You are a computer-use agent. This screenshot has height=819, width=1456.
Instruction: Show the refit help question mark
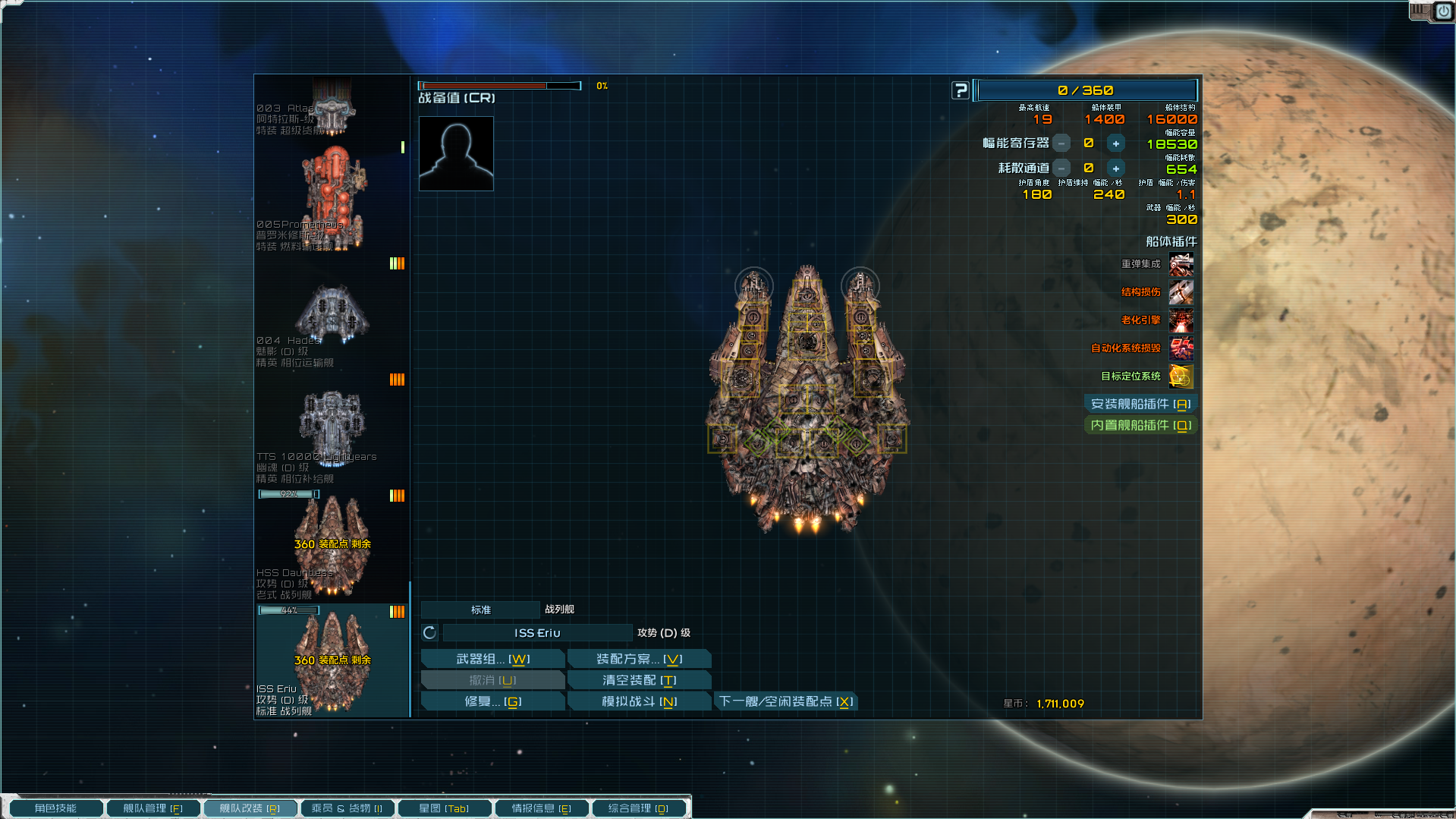961,90
